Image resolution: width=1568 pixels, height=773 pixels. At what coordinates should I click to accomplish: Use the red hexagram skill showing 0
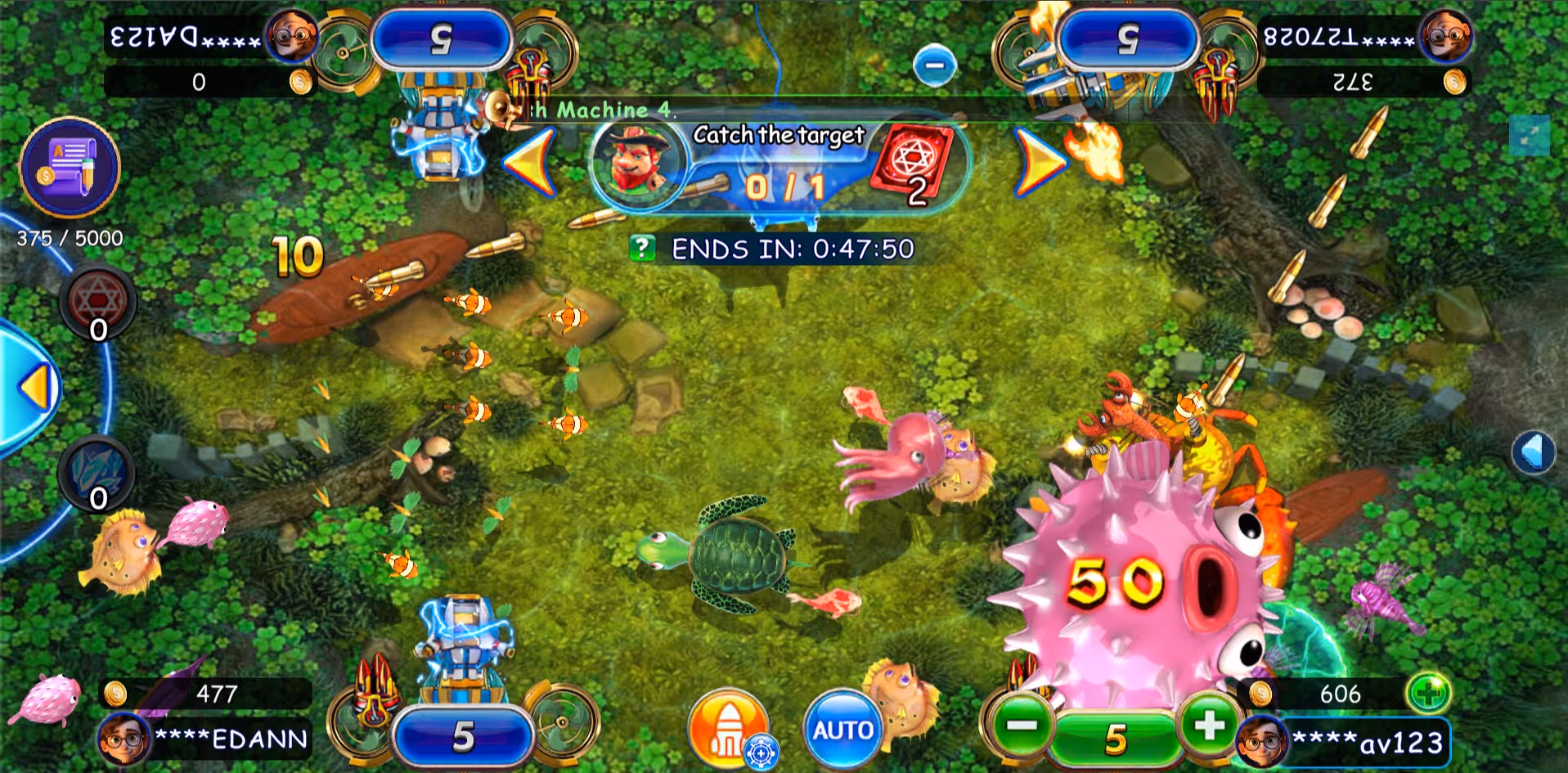[x=98, y=304]
